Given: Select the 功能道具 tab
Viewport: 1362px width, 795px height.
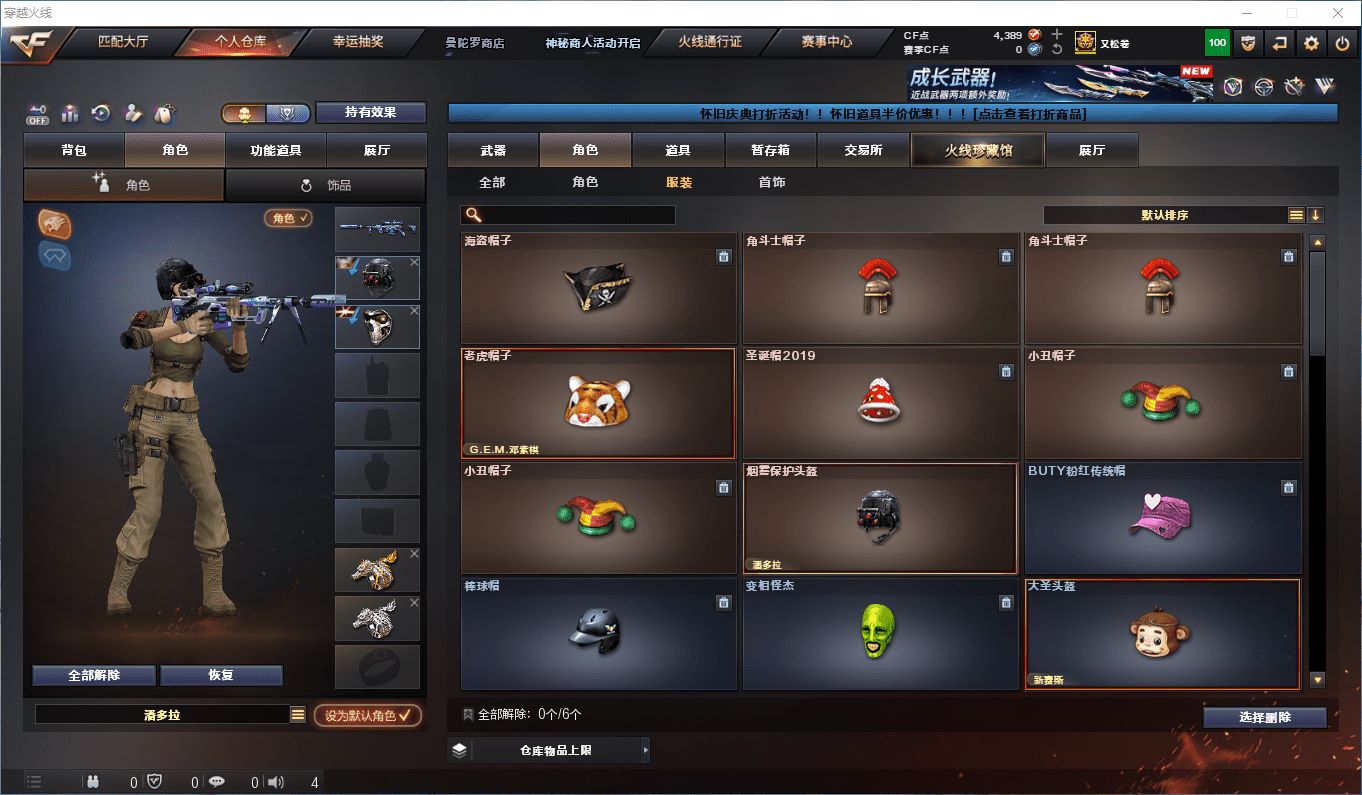Looking at the screenshot, I should [275, 150].
